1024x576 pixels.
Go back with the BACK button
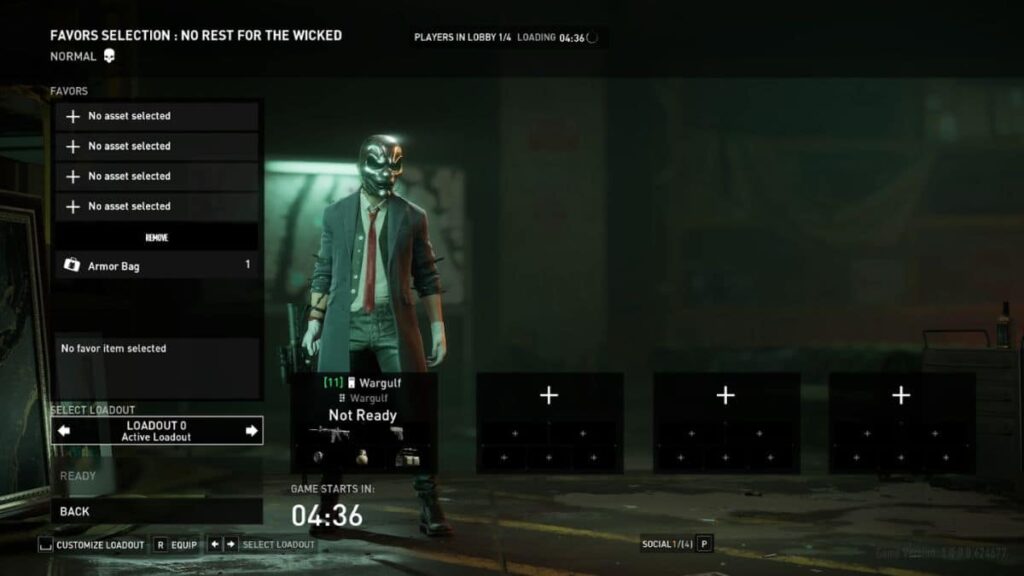point(156,511)
